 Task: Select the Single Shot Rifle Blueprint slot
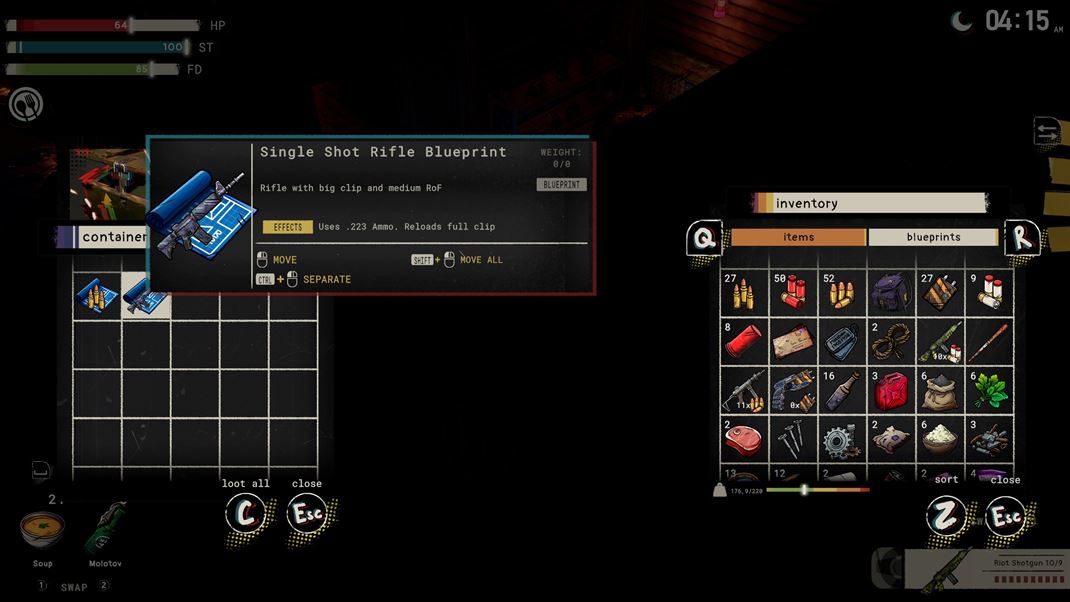pyautogui.click(x=146, y=295)
